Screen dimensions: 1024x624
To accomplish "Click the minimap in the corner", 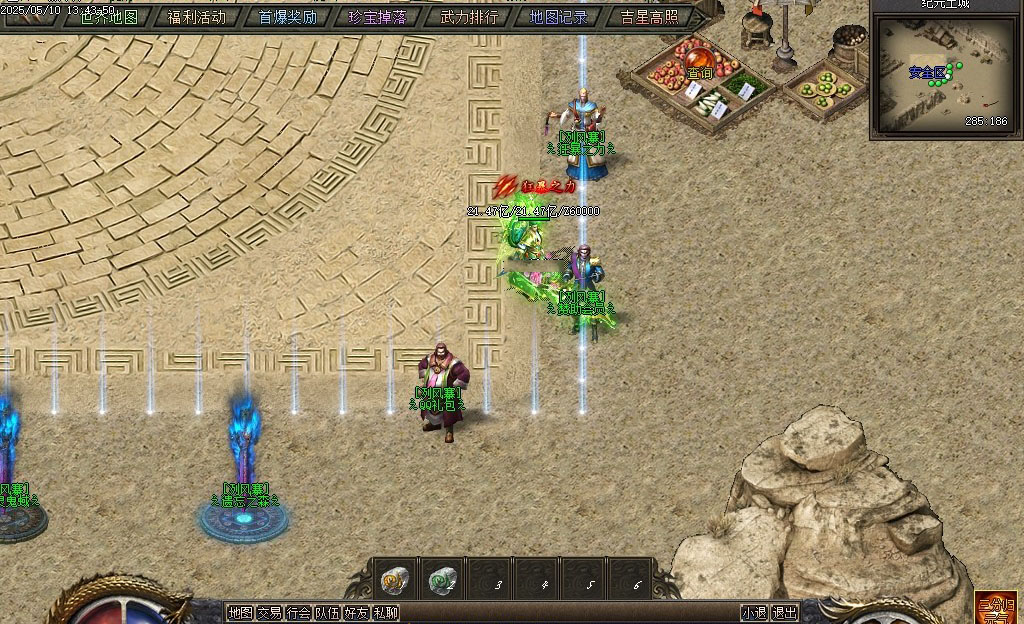I will tap(945, 72).
